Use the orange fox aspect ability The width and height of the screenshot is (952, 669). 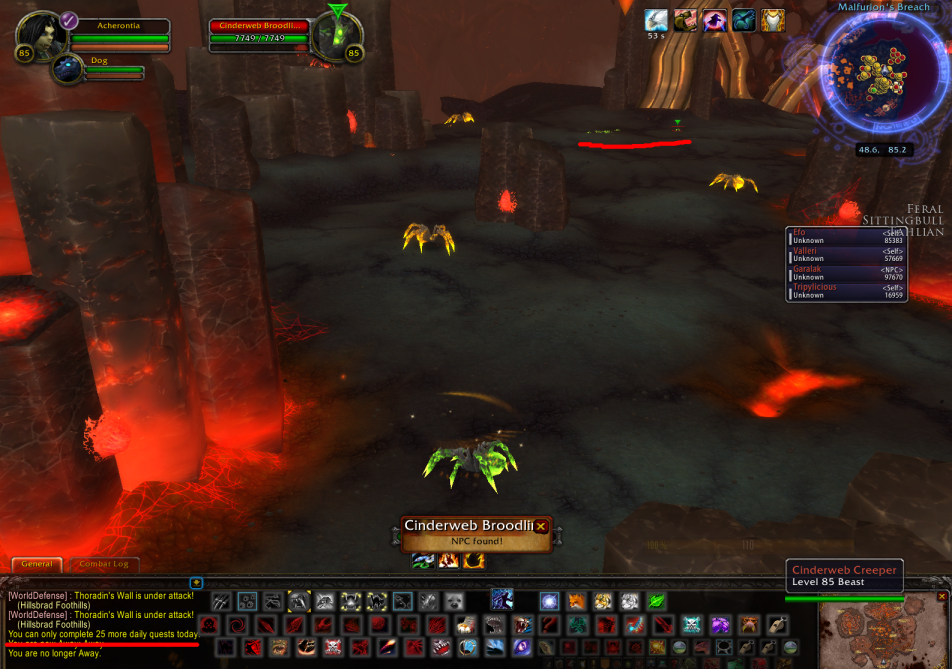(x=577, y=601)
